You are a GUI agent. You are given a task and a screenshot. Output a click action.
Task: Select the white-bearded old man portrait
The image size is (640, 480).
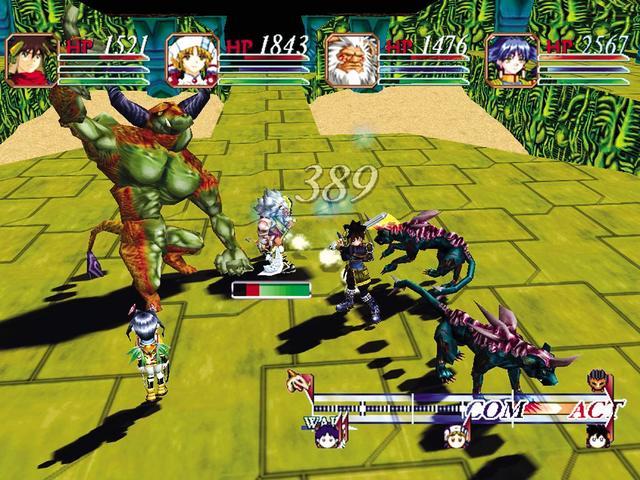pos(353,58)
